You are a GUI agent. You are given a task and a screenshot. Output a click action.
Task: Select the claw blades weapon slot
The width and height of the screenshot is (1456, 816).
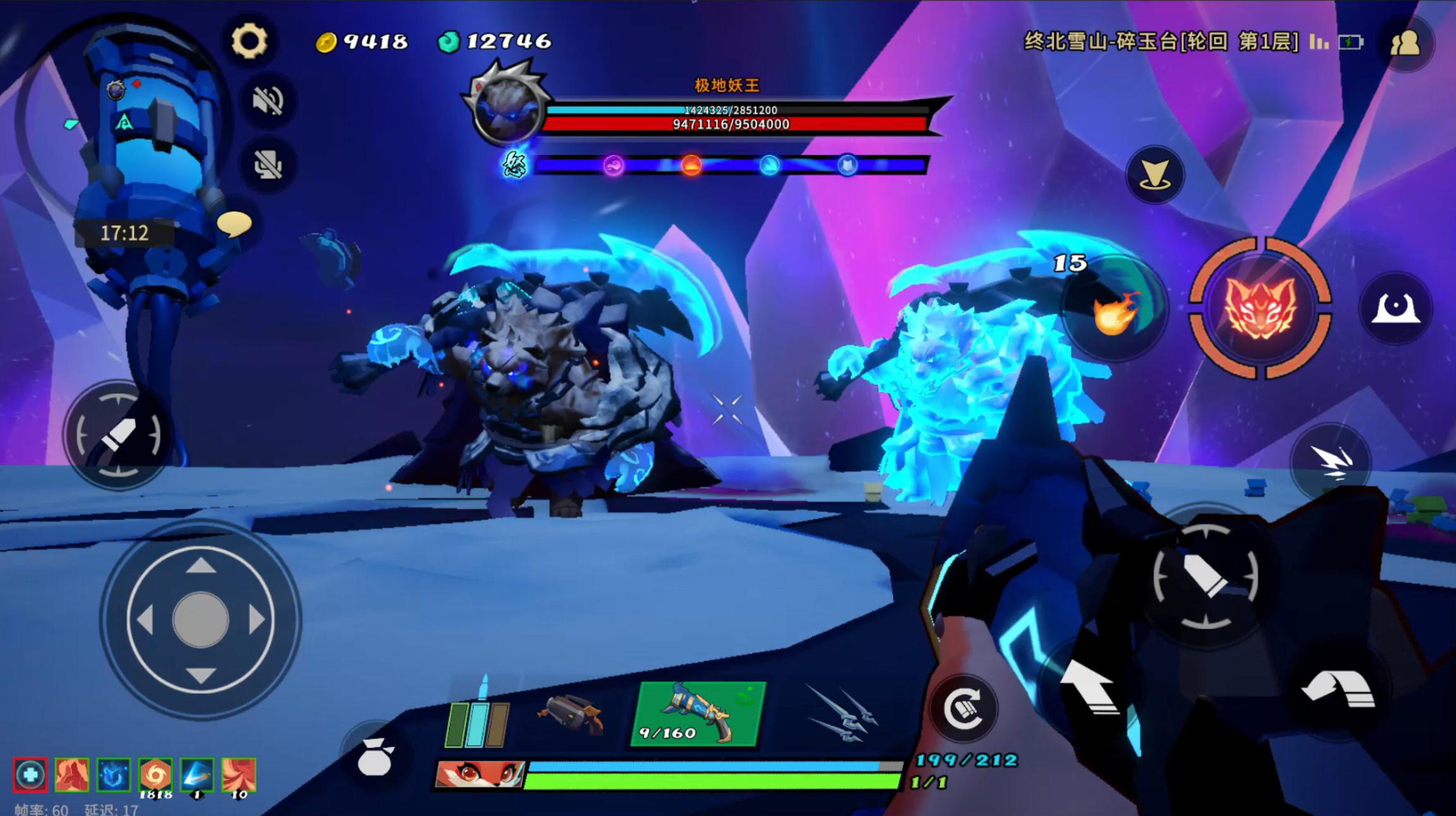(841, 714)
